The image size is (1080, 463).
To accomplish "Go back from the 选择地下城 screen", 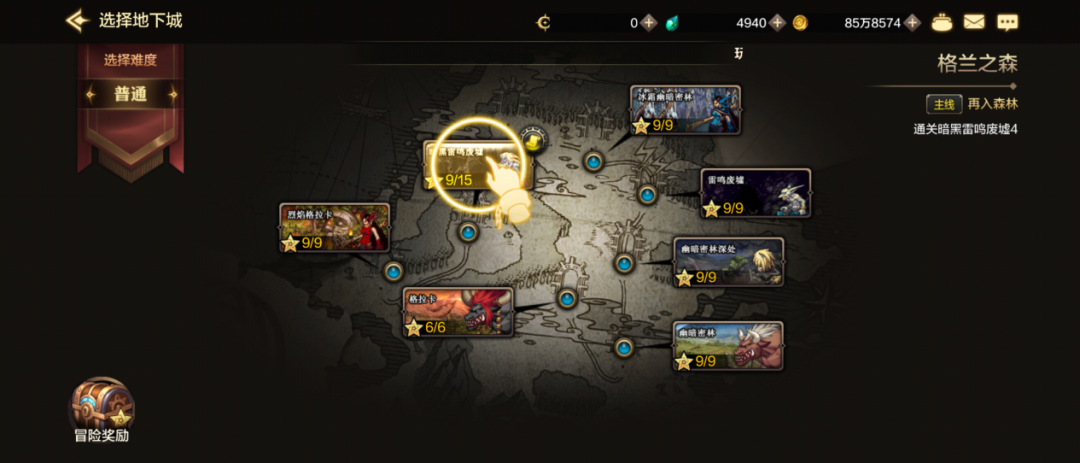I will click(x=77, y=20).
